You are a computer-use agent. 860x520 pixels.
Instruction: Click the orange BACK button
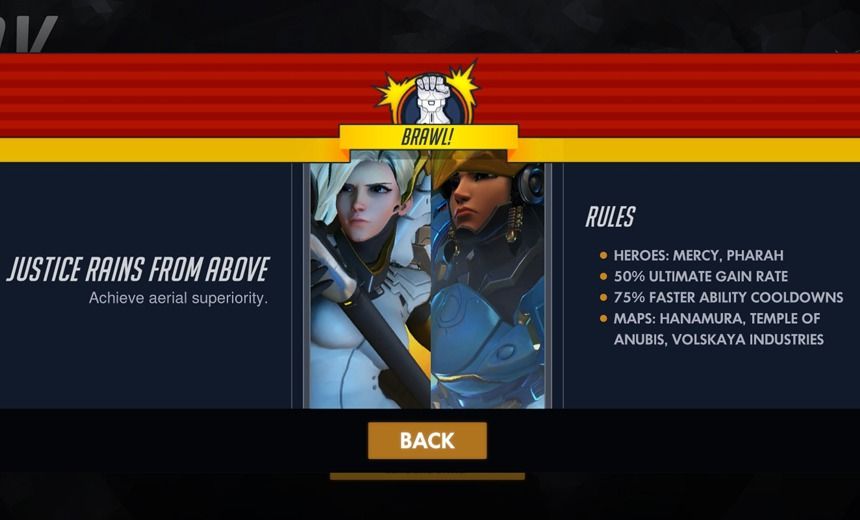click(x=427, y=441)
